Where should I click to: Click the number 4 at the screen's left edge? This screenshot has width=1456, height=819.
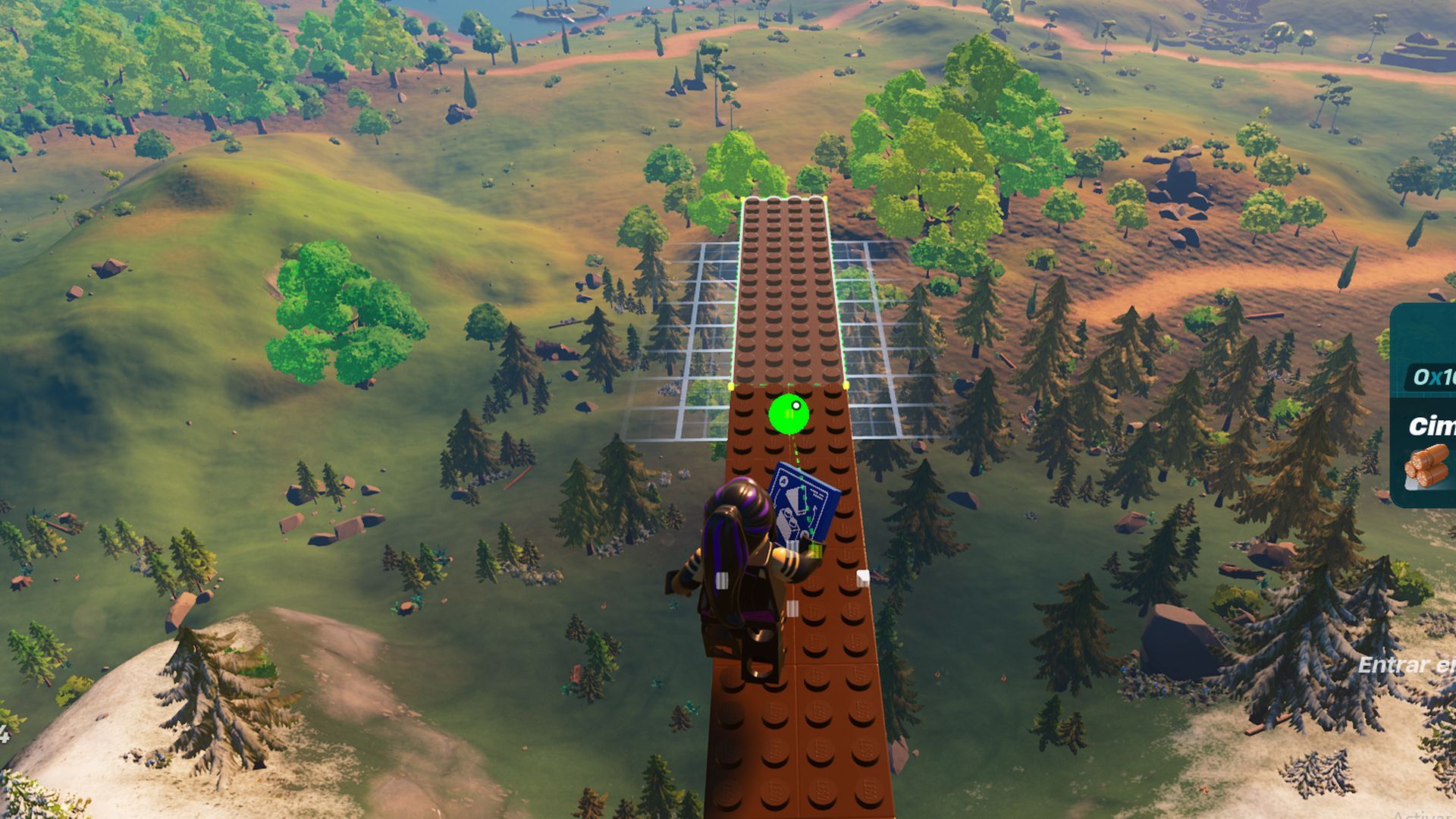point(5,734)
